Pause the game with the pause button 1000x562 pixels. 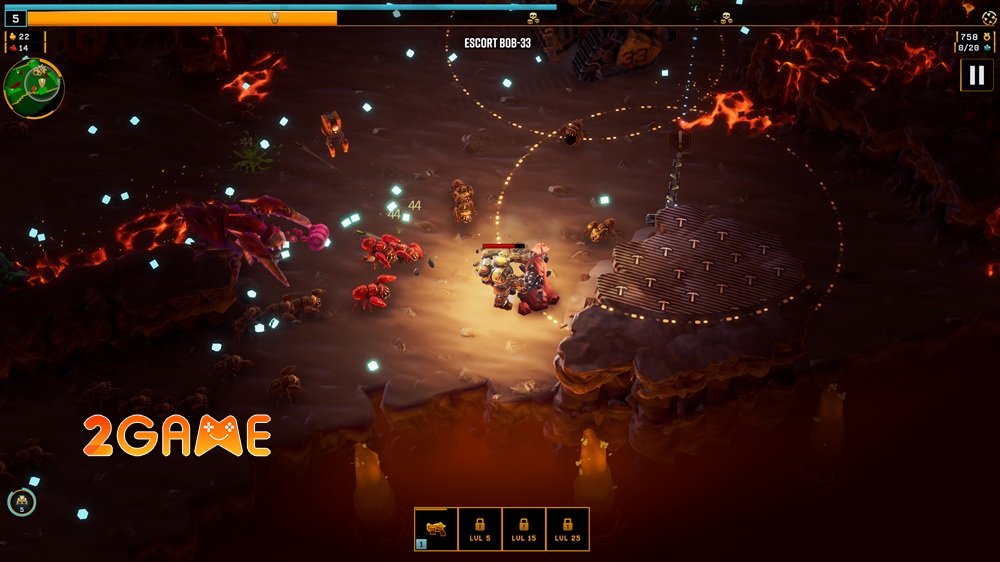[976, 76]
